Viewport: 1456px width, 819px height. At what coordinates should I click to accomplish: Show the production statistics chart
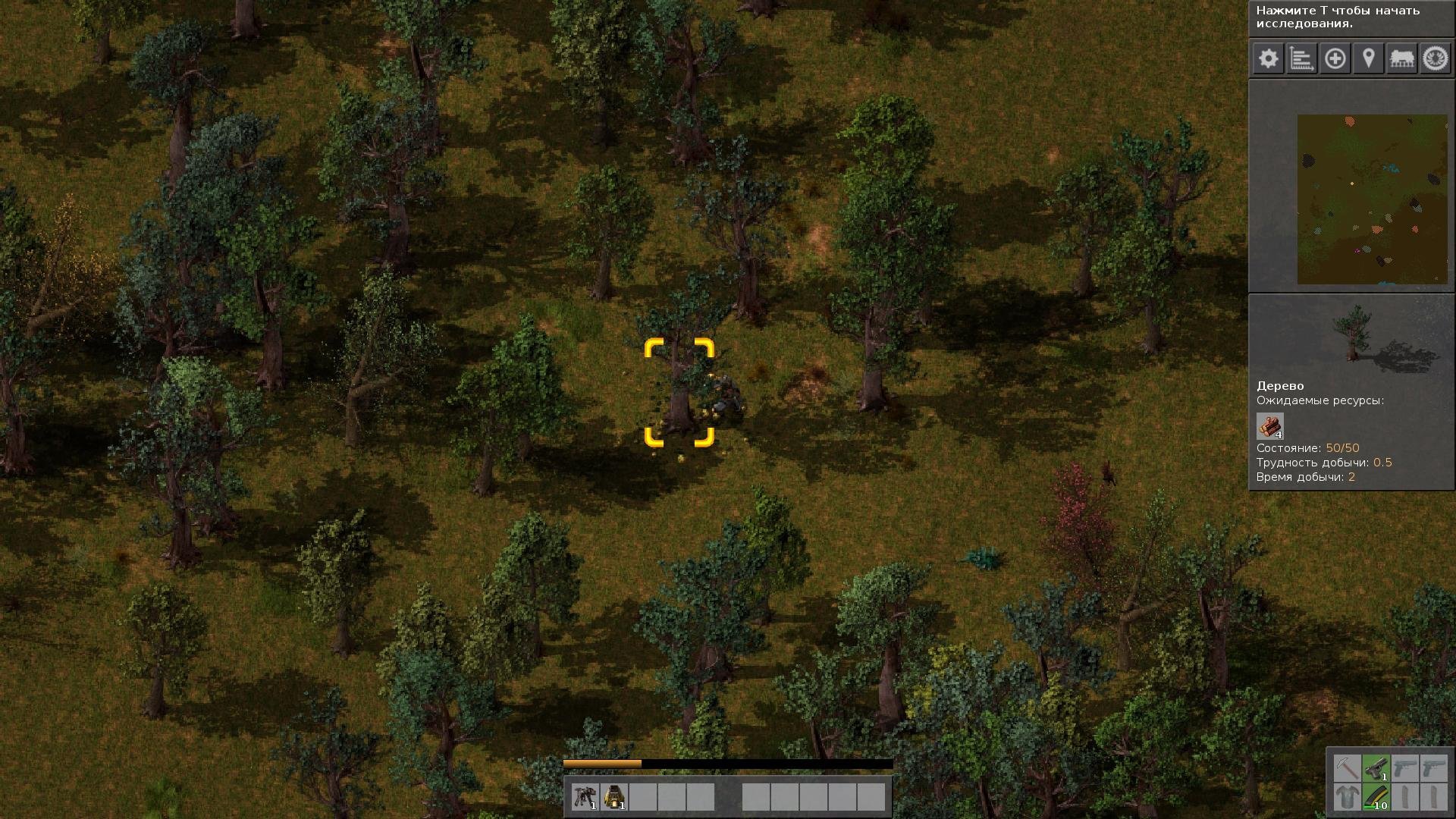pos(1301,58)
